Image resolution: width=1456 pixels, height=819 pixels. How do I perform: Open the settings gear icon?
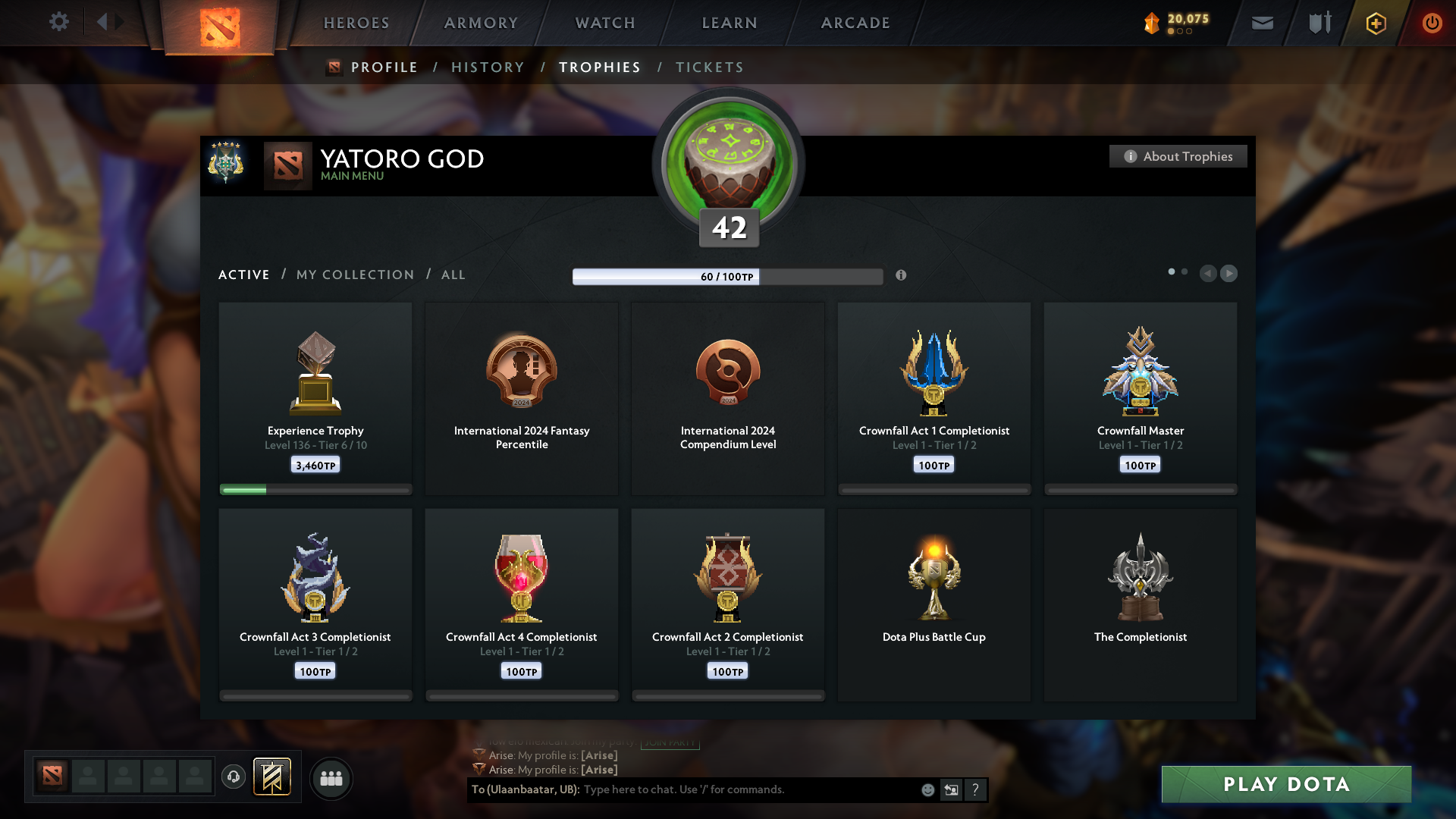tap(59, 22)
